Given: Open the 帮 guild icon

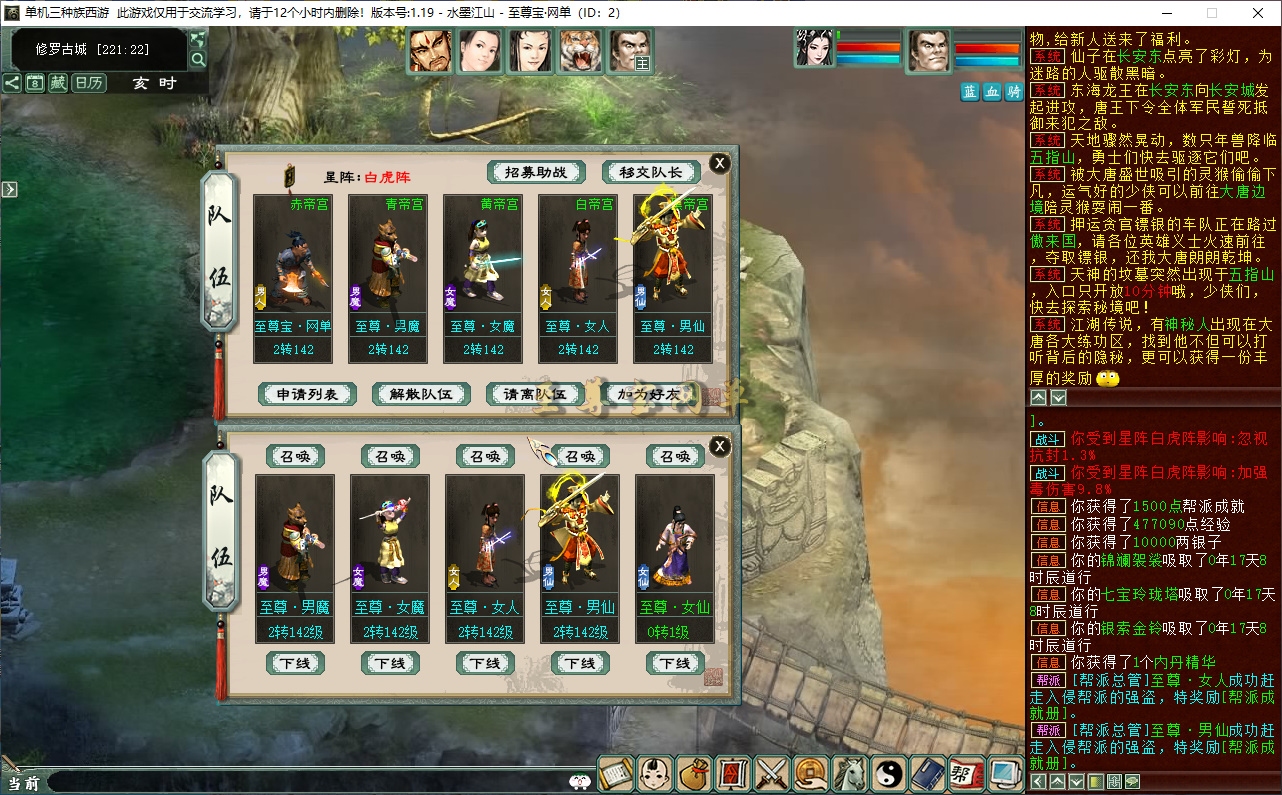Looking at the screenshot, I should [966, 773].
